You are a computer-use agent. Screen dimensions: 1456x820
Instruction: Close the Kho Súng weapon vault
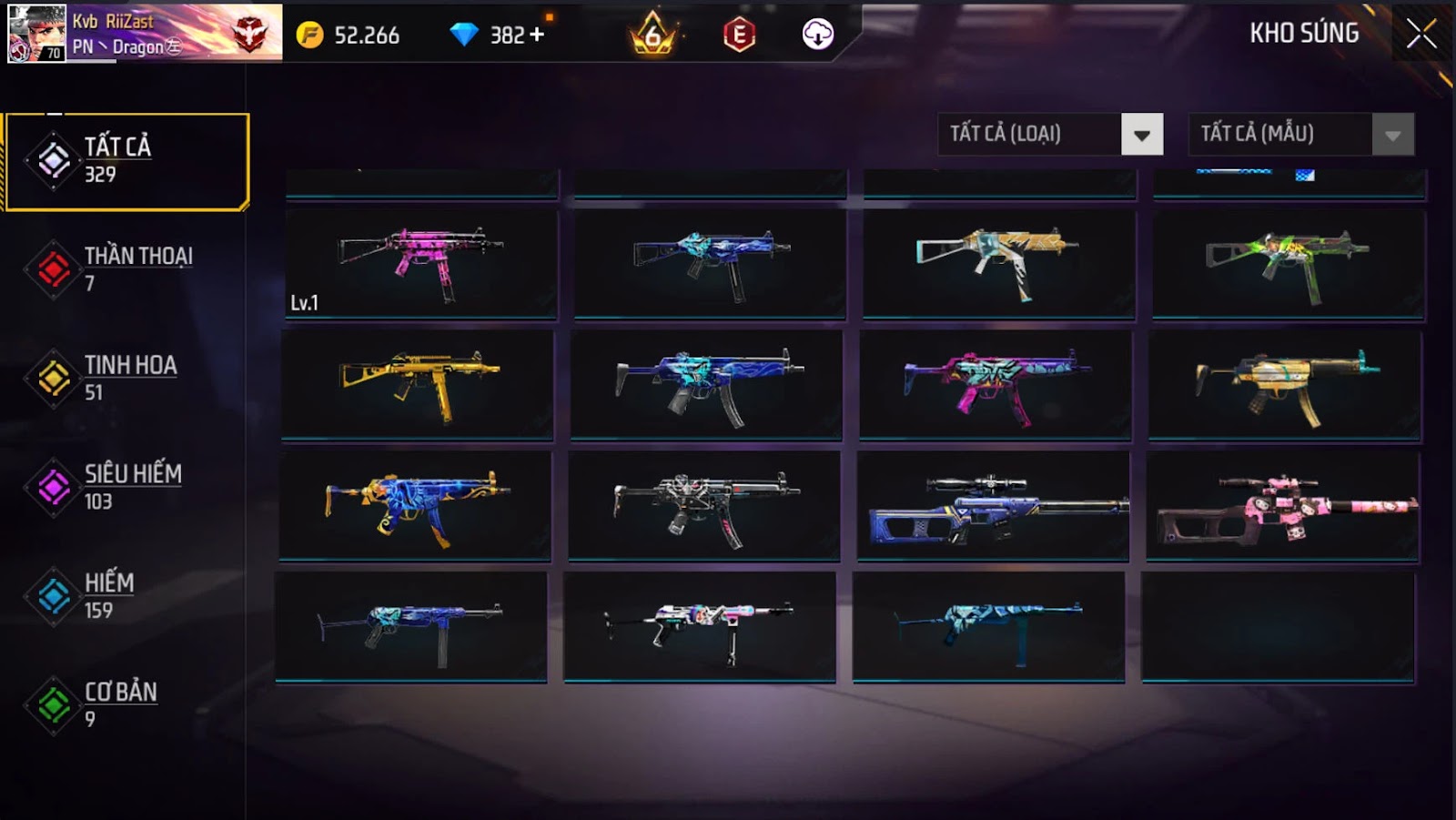coord(1421,35)
